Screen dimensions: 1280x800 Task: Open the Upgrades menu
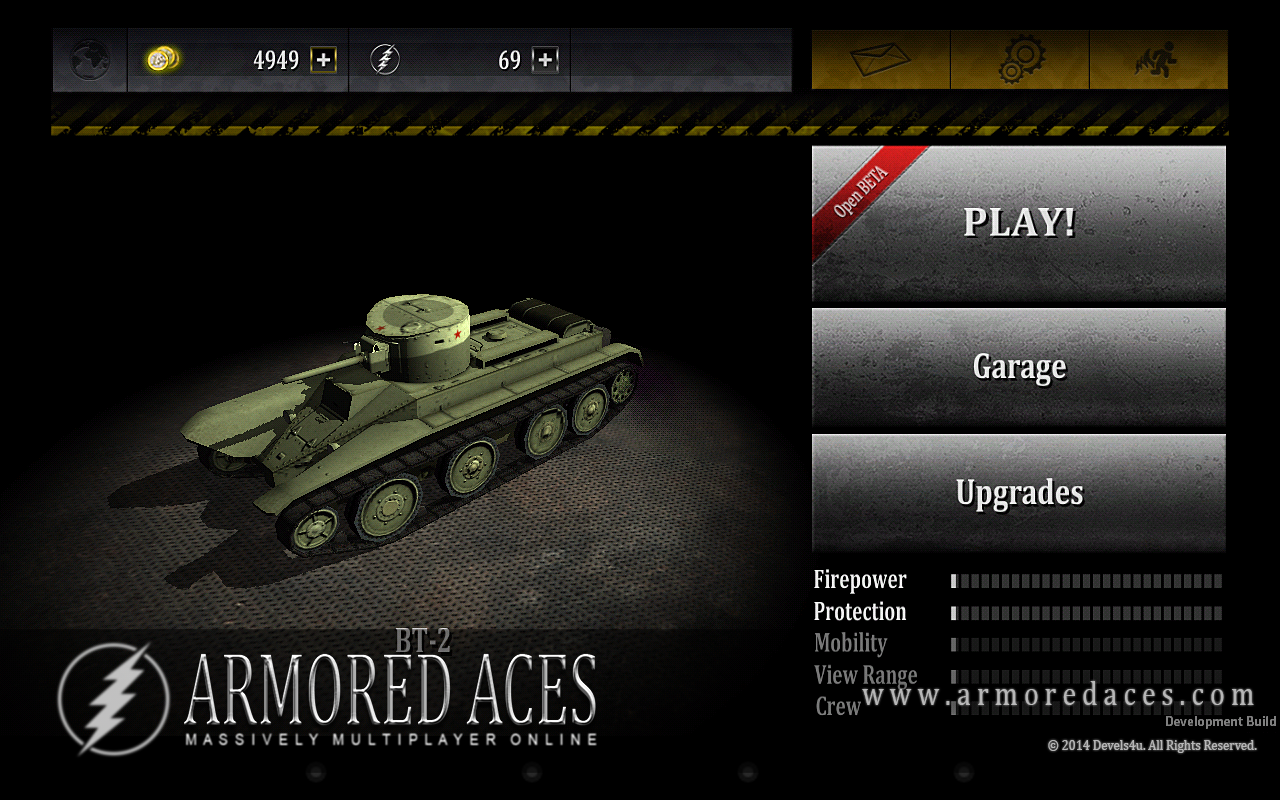tap(1018, 493)
